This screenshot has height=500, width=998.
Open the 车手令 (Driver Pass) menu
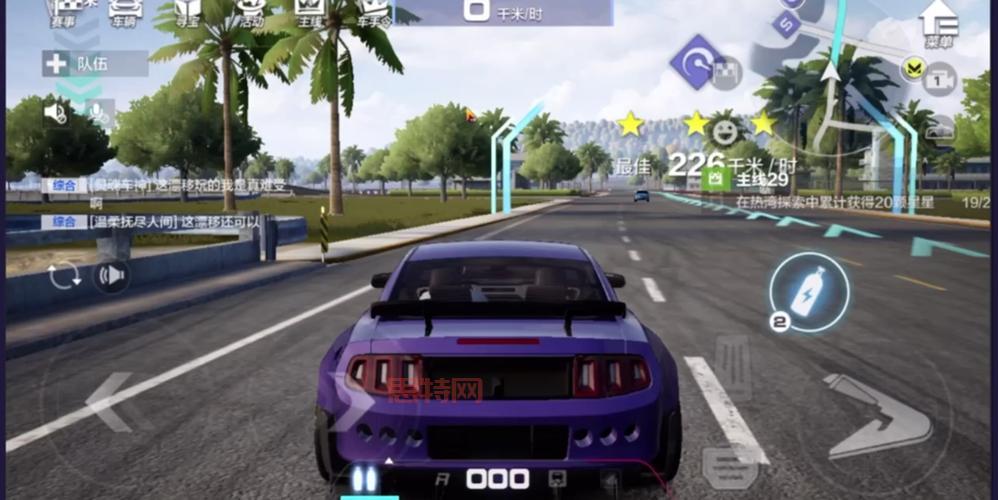(373, 12)
